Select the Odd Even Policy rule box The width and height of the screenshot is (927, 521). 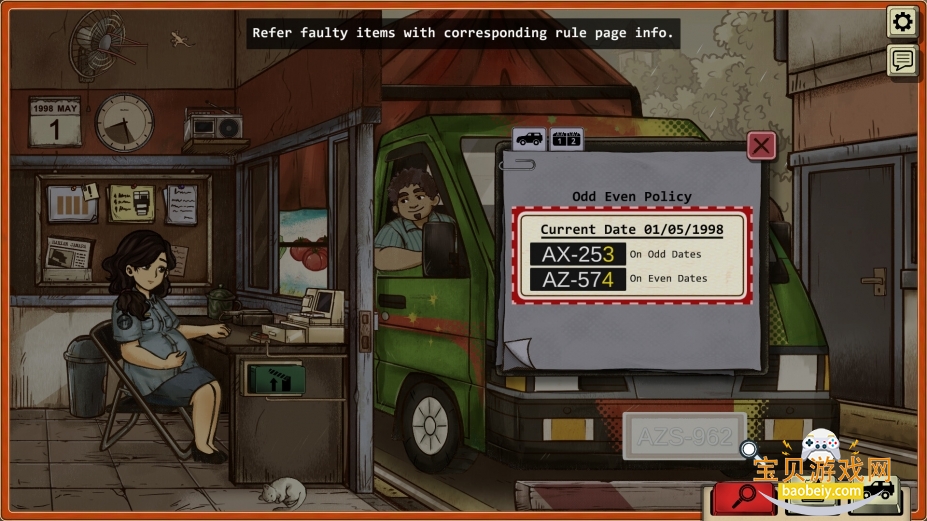click(632, 255)
